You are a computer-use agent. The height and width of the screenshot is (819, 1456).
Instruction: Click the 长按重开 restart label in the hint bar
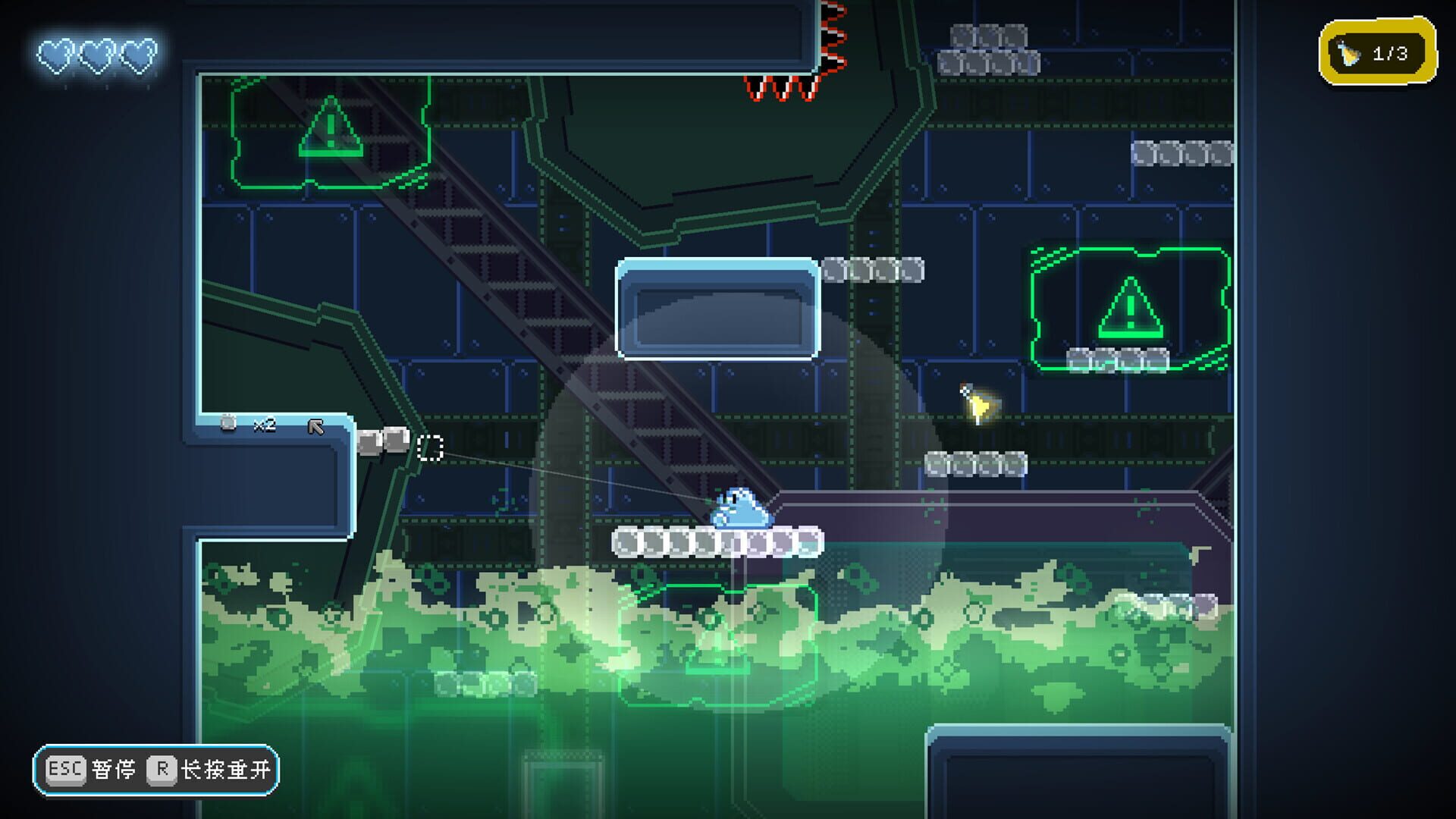[x=227, y=768]
